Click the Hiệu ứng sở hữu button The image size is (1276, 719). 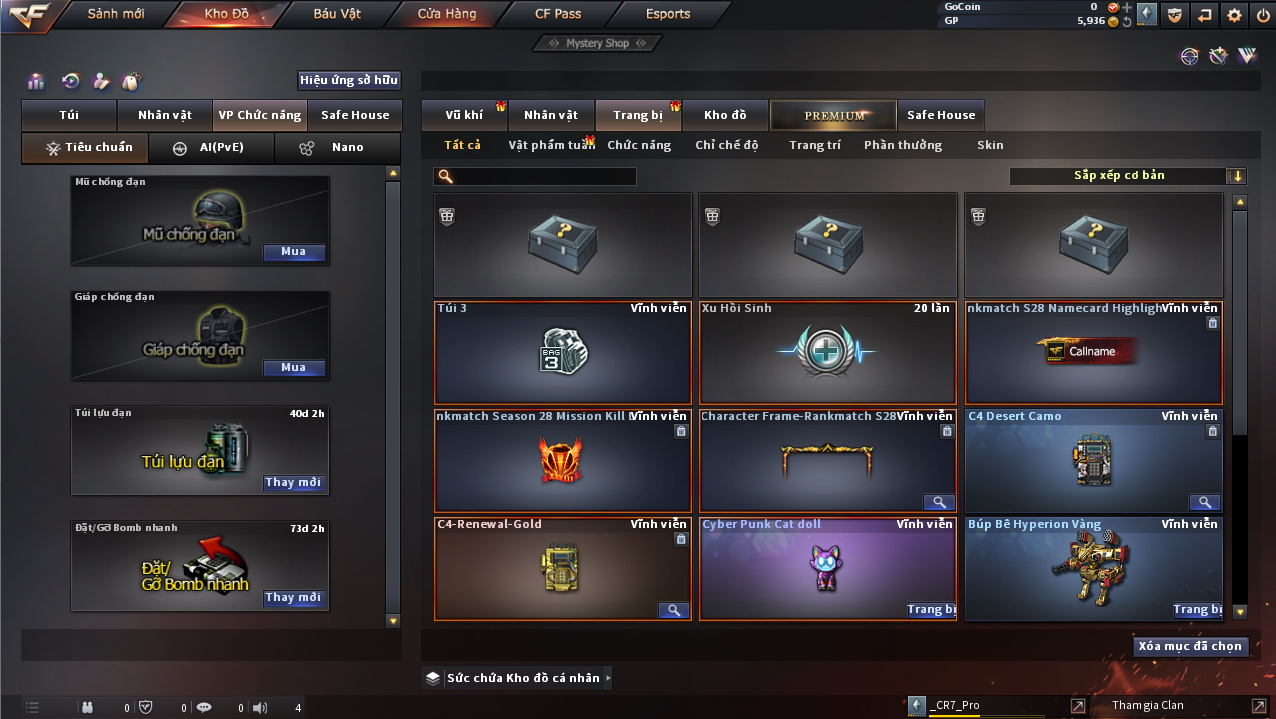[x=349, y=81]
